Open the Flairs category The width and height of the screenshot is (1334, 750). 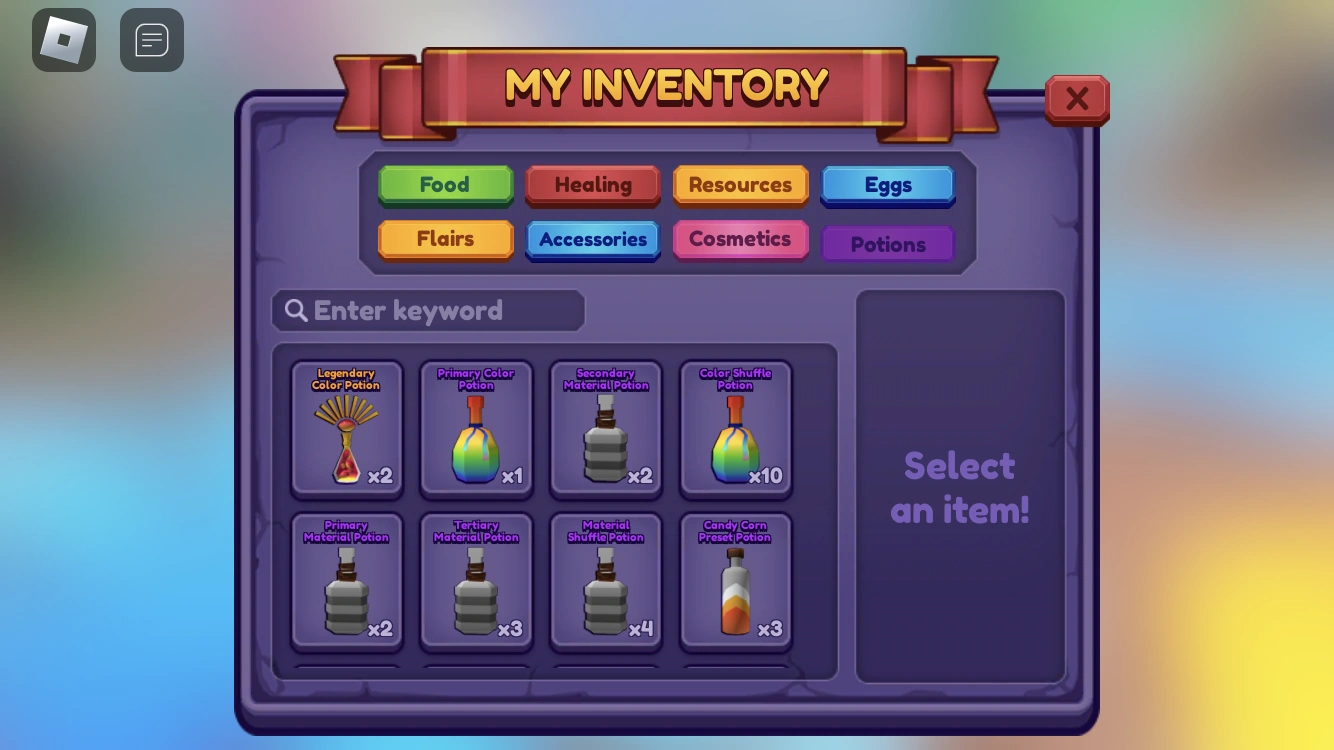pyautogui.click(x=445, y=239)
